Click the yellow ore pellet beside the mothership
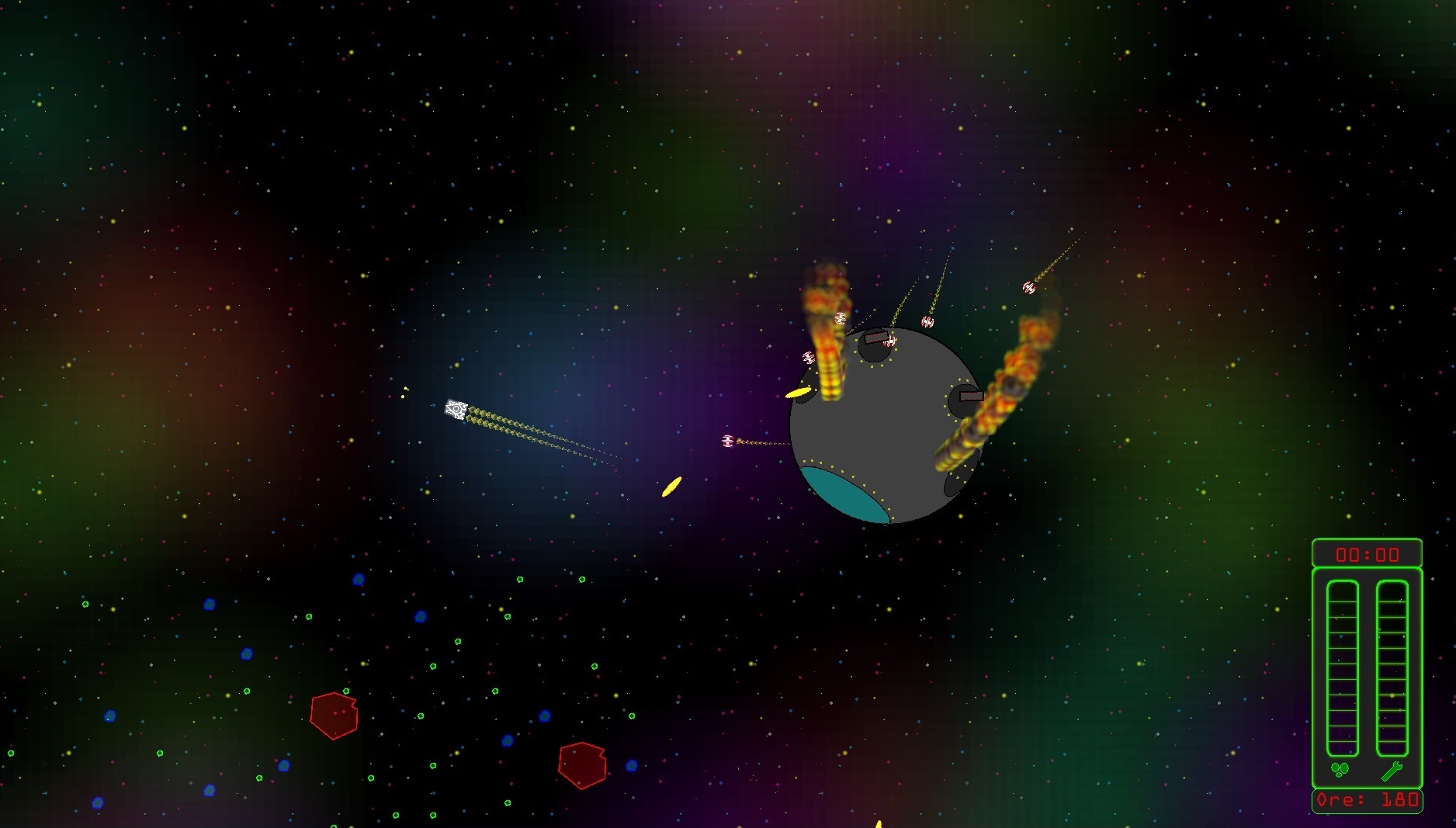The height and width of the screenshot is (828, 1456). click(x=799, y=394)
